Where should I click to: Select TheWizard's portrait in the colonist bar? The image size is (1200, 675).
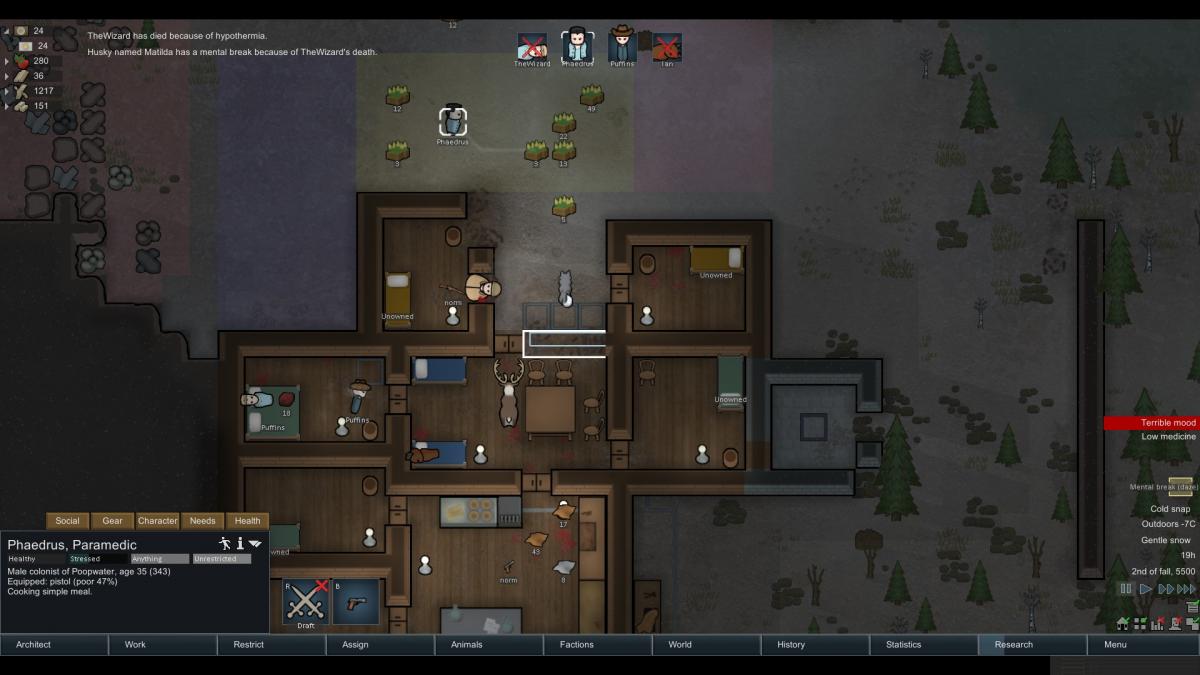[532, 46]
